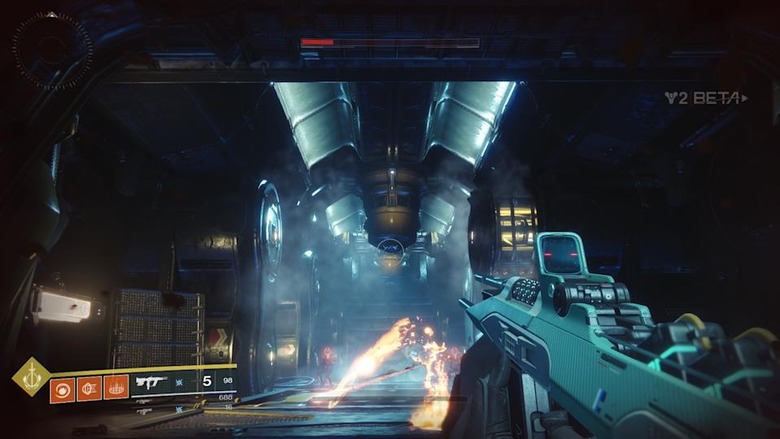Image resolution: width=780 pixels, height=439 pixels.
Task: Activate the yellow diamond Super ability icon
Action: point(31,376)
